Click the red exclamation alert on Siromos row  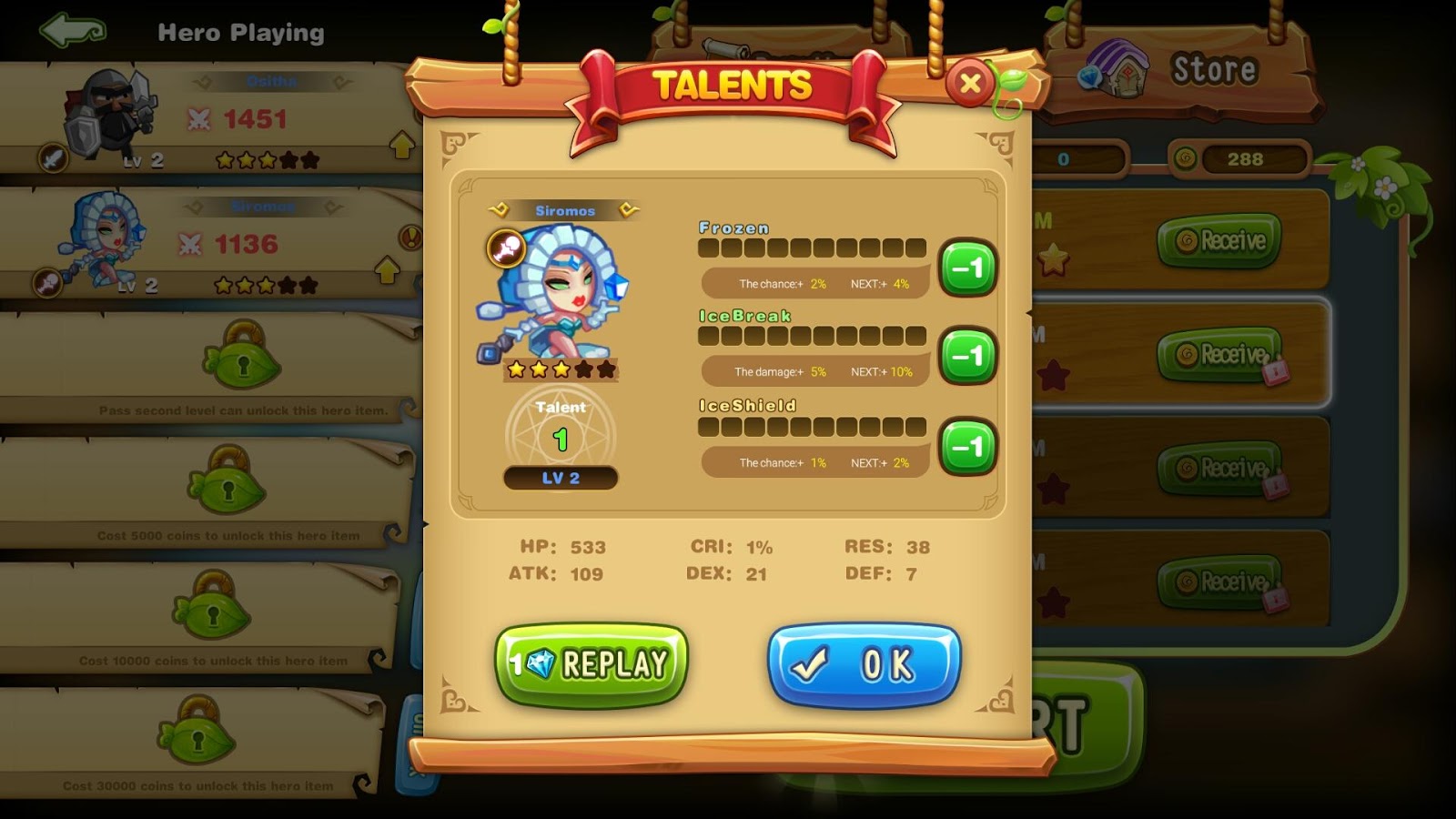[x=411, y=238]
